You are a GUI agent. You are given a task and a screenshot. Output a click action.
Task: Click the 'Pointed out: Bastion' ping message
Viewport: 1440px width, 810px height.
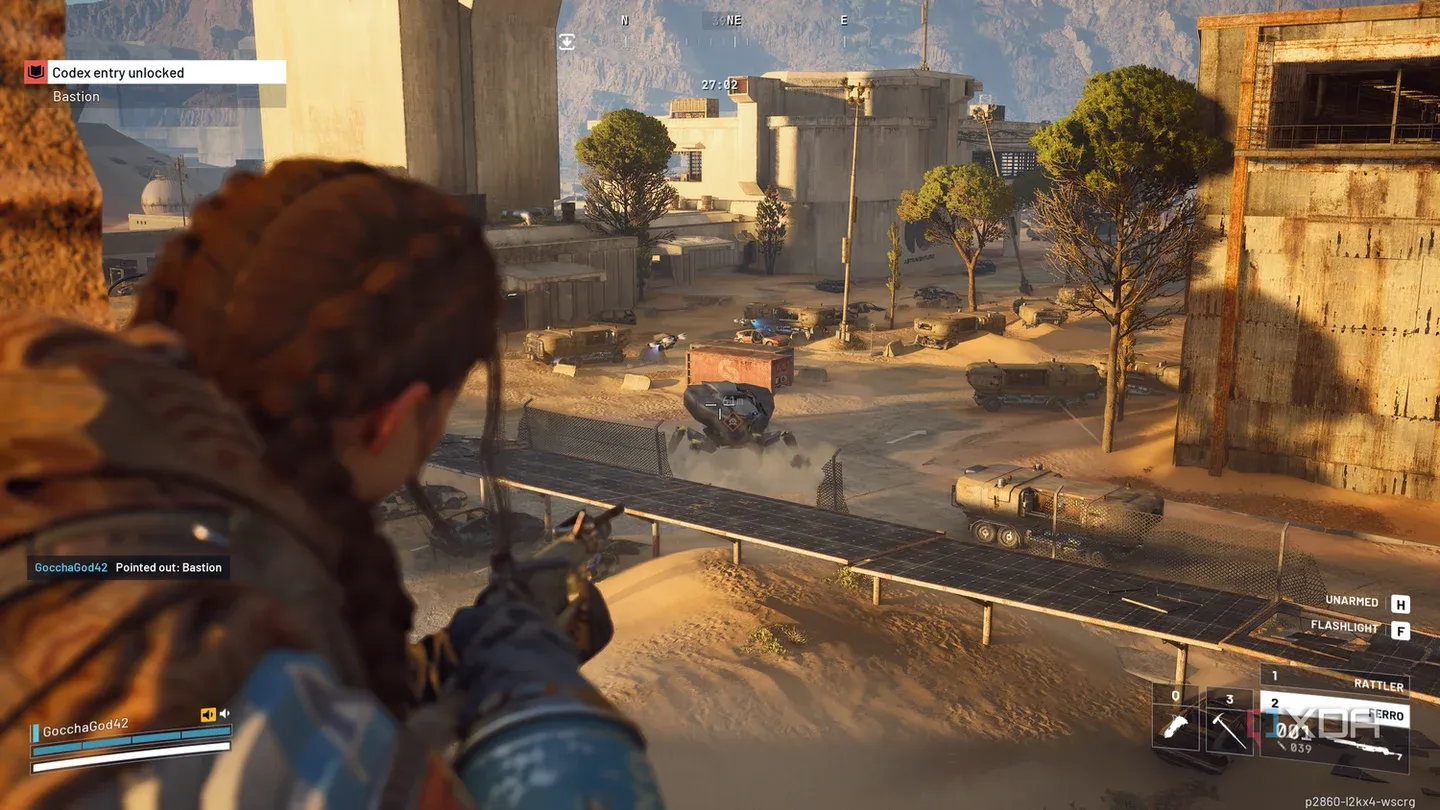coord(168,568)
